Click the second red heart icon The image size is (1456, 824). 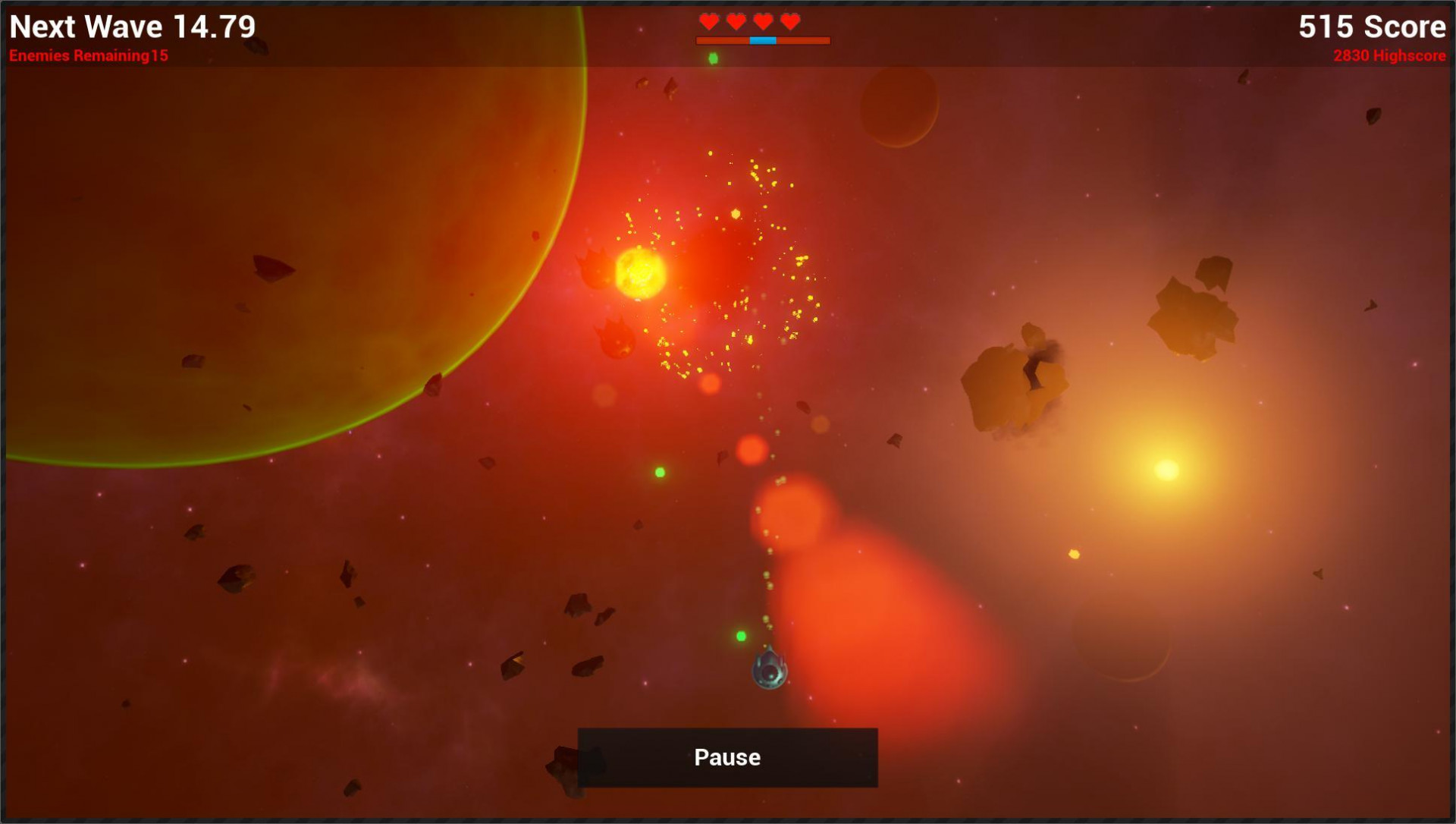click(736, 21)
